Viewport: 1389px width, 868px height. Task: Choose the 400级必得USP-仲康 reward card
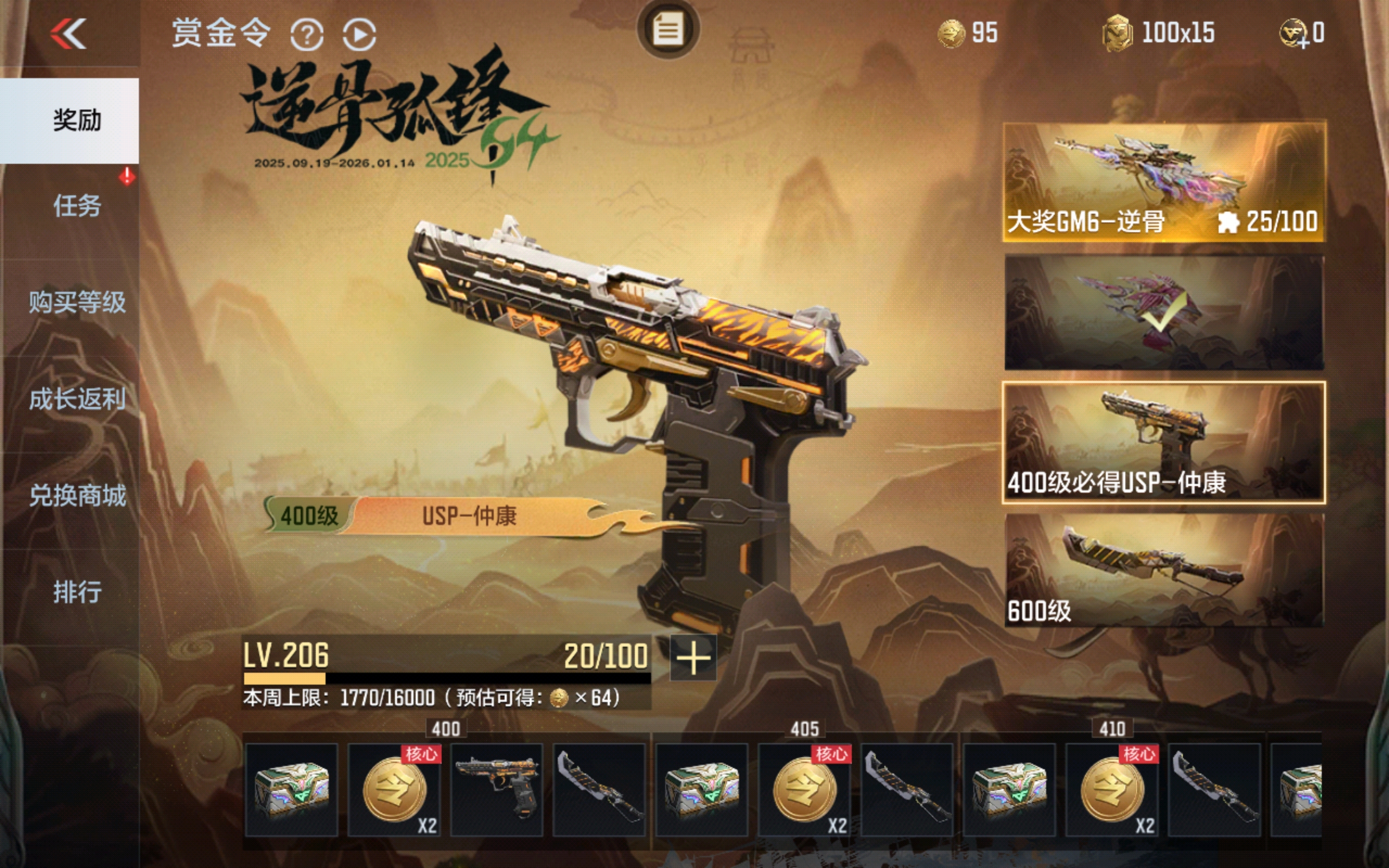point(1164,442)
